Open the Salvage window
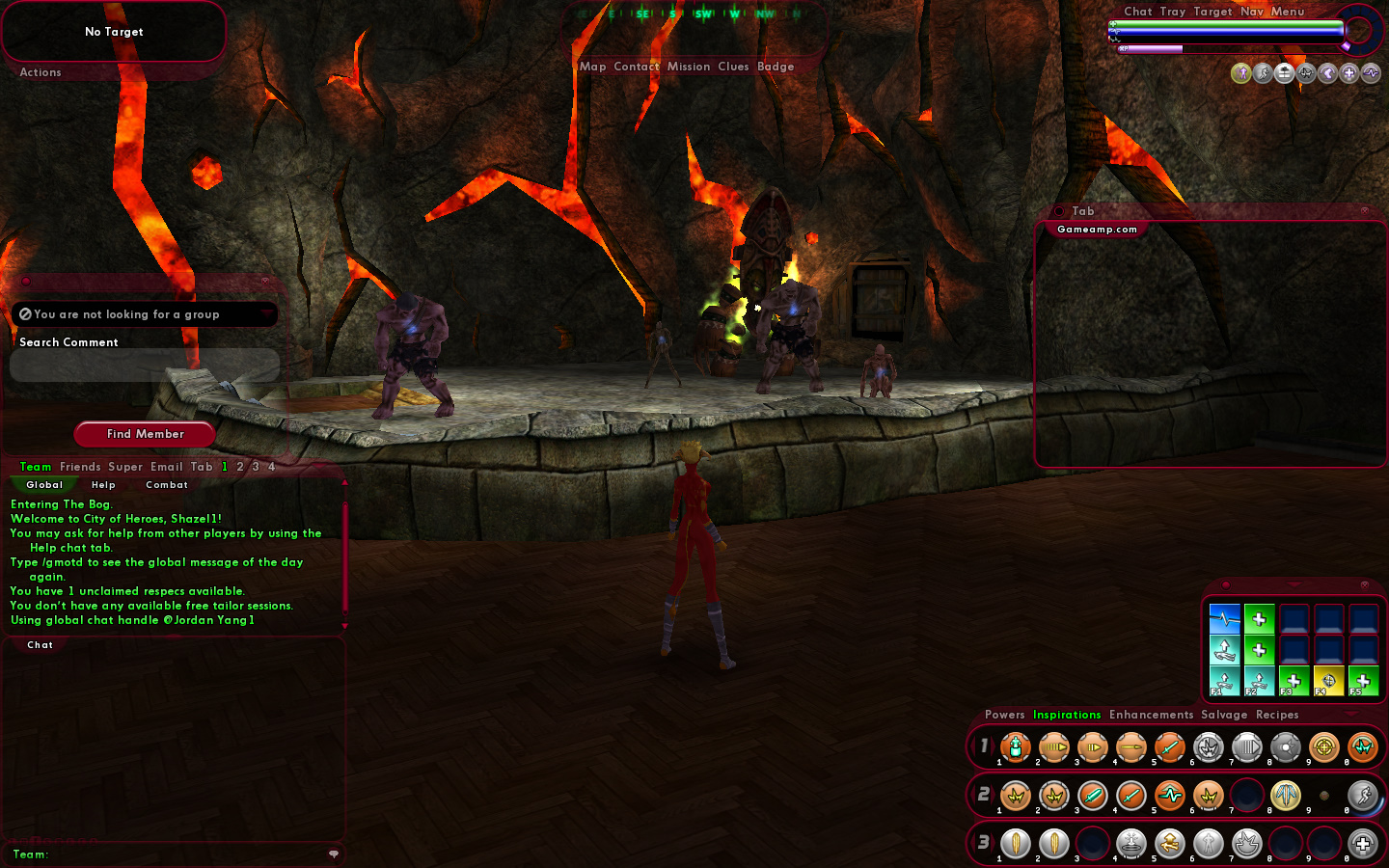 [1224, 715]
